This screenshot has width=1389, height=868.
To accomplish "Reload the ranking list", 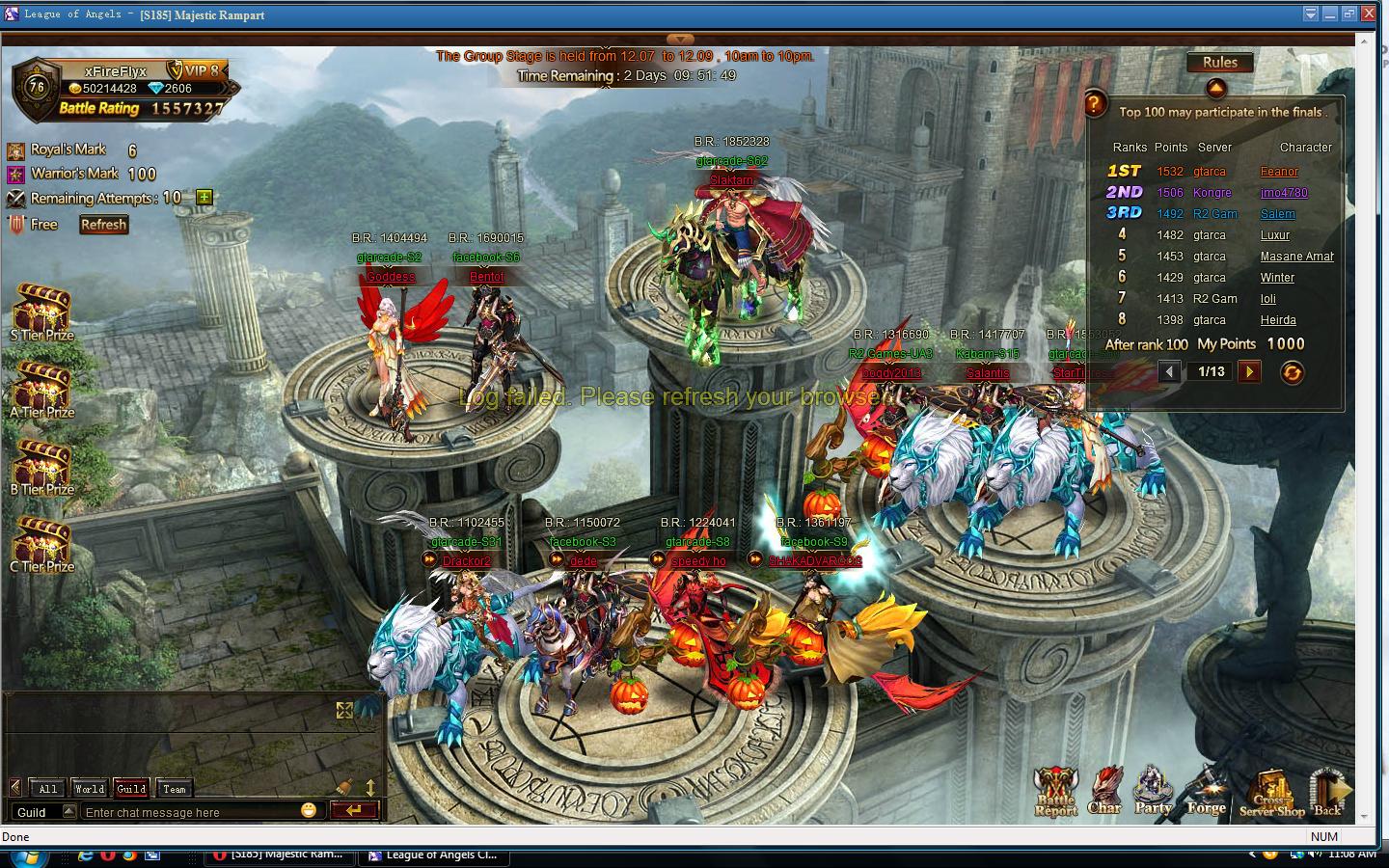I will 1292,372.
